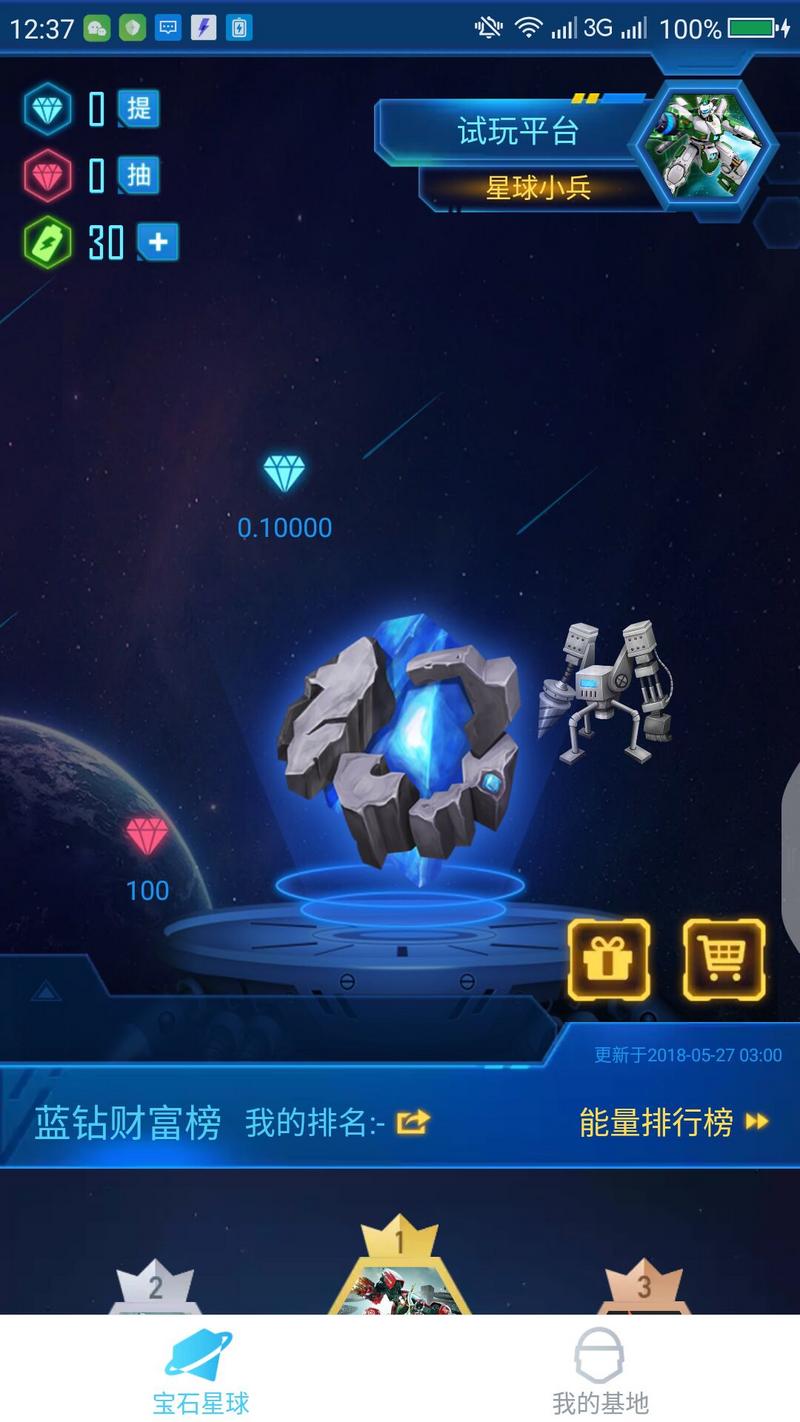This screenshot has height=1422, width=800.
Task: Select the 宝石星球 bottom tab
Action: click(200, 1368)
